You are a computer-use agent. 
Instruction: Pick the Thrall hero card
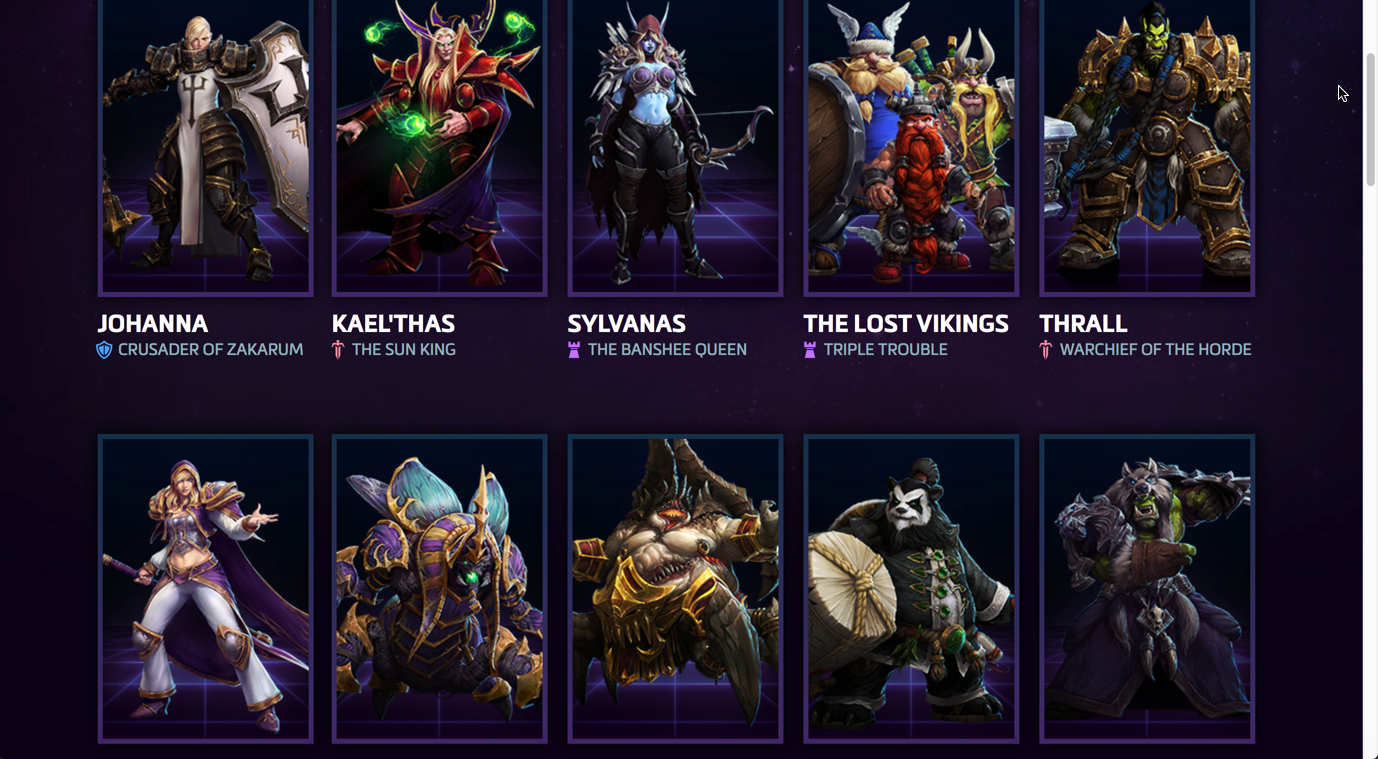[x=1147, y=145]
